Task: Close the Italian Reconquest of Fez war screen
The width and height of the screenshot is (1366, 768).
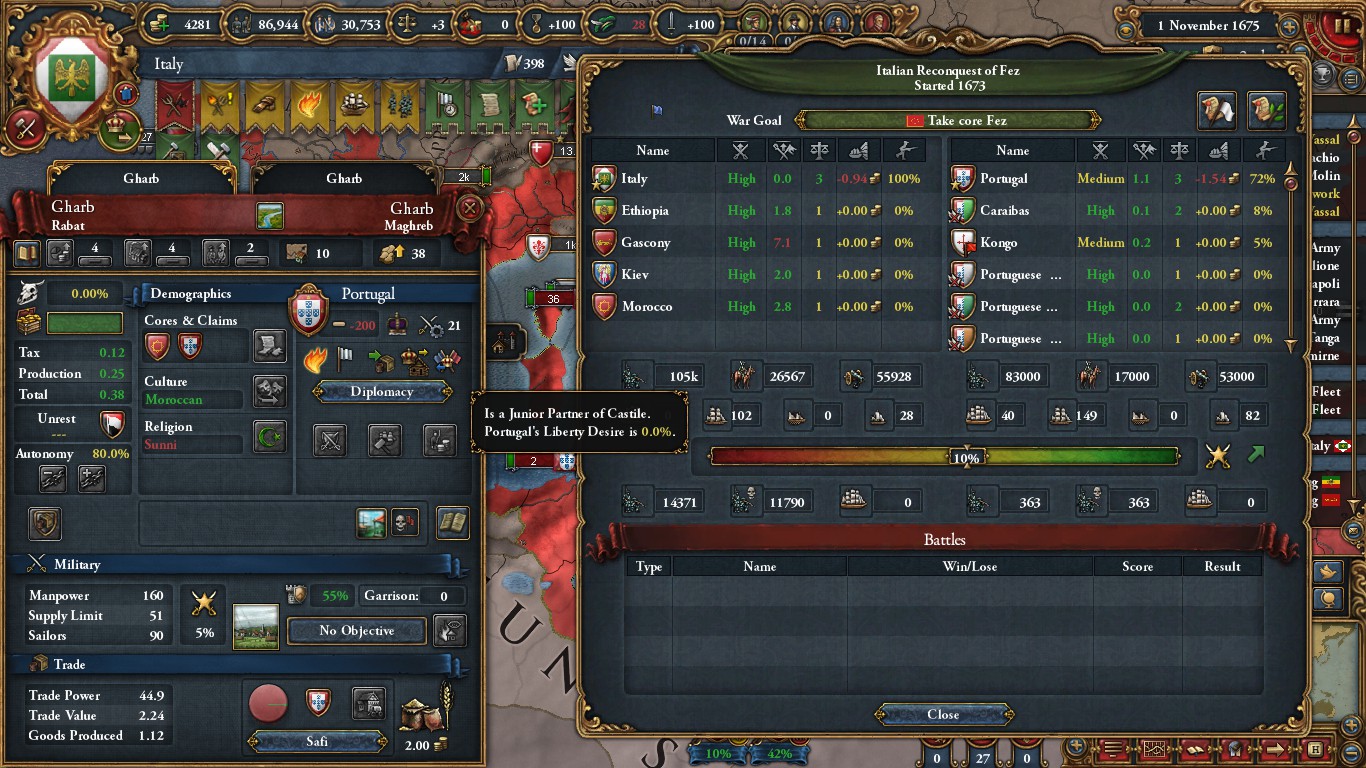Action: point(941,714)
